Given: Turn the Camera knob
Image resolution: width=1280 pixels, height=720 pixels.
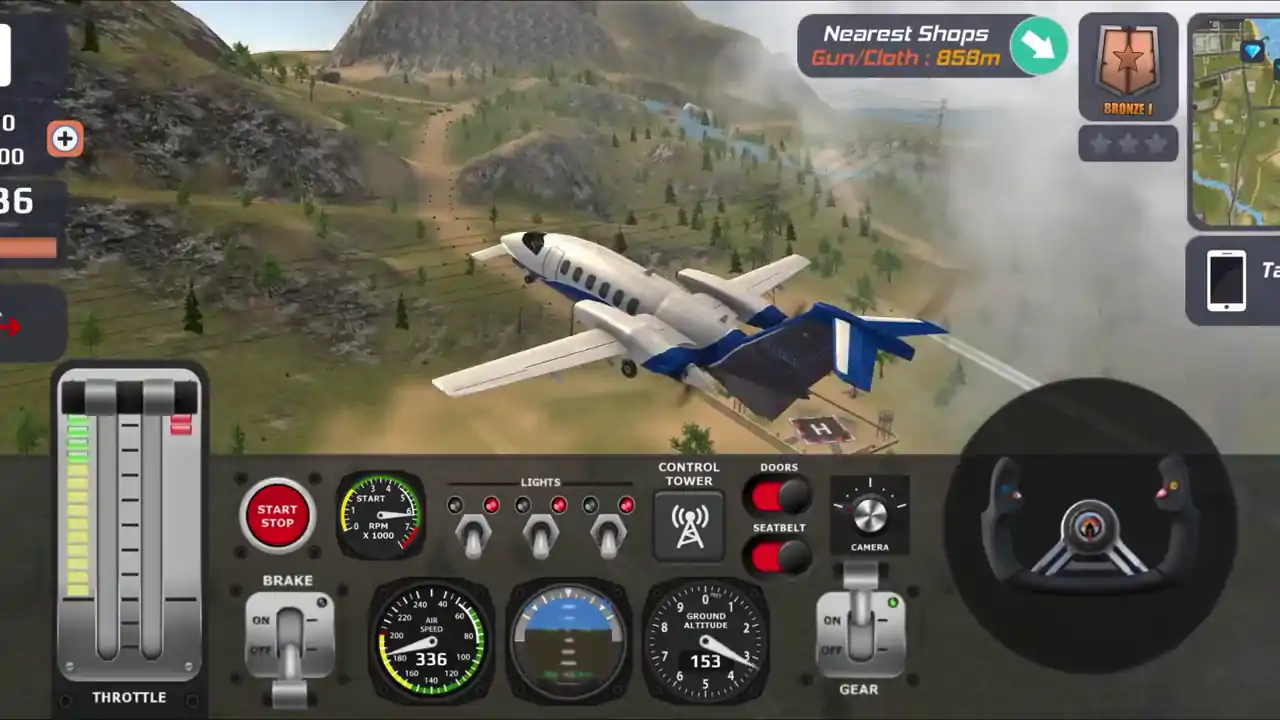Looking at the screenshot, I should pos(869,514).
